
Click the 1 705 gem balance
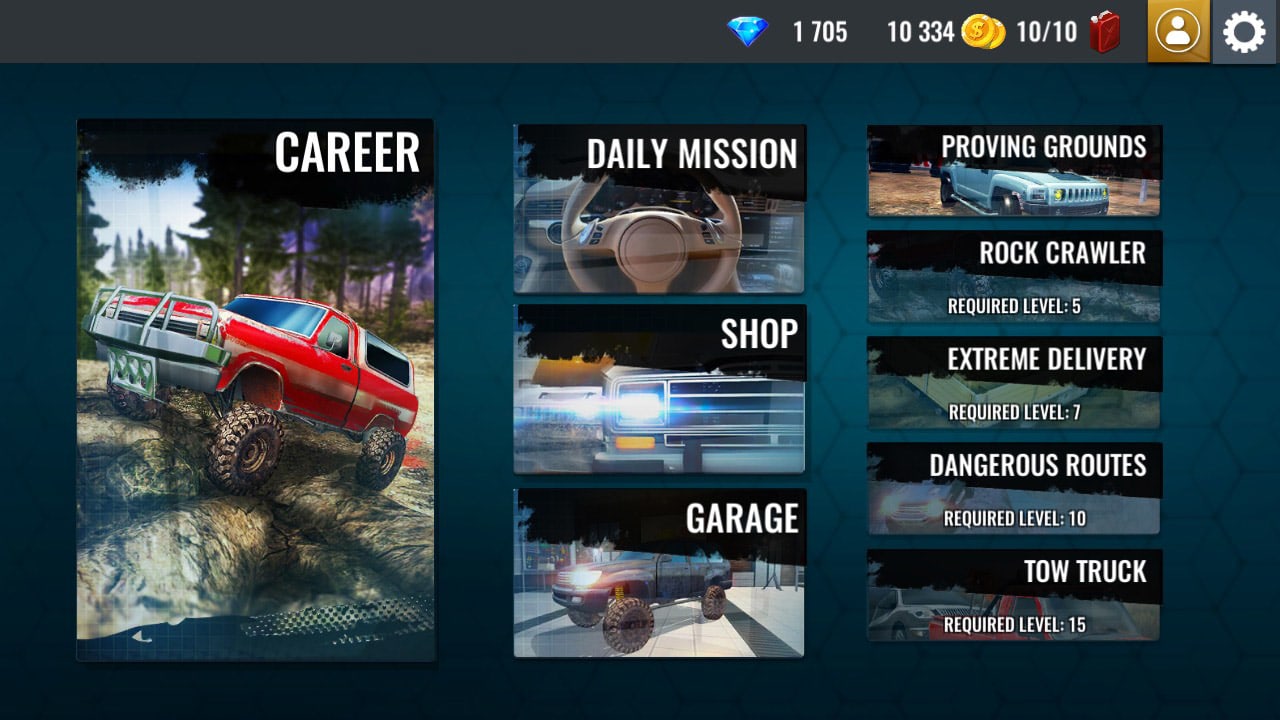pos(818,32)
